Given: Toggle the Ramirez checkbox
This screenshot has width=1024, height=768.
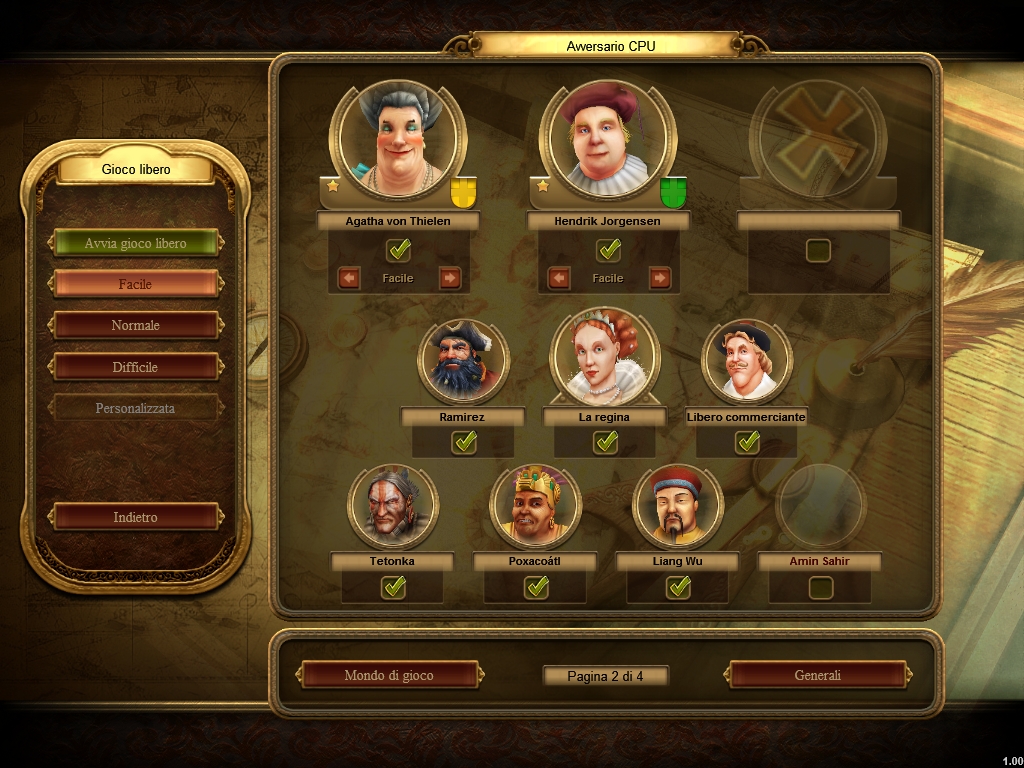Looking at the screenshot, I should click(x=463, y=442).
